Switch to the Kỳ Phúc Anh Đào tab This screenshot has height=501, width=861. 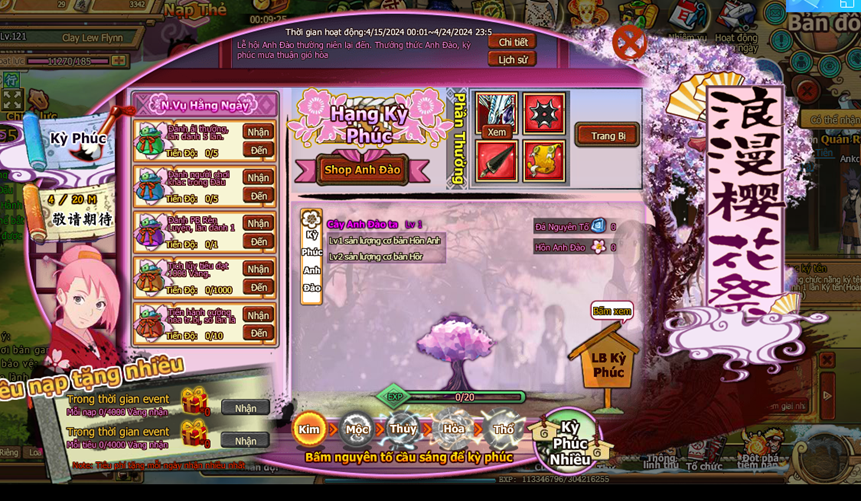[x=312, y=260]
